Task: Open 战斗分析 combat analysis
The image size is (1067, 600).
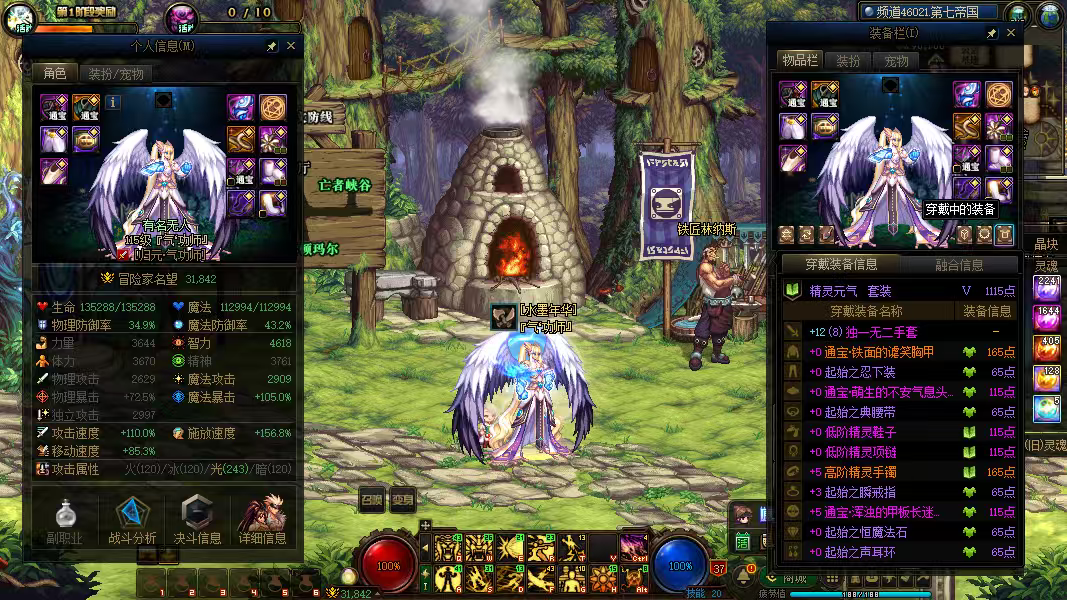Action: coord(131,520)
